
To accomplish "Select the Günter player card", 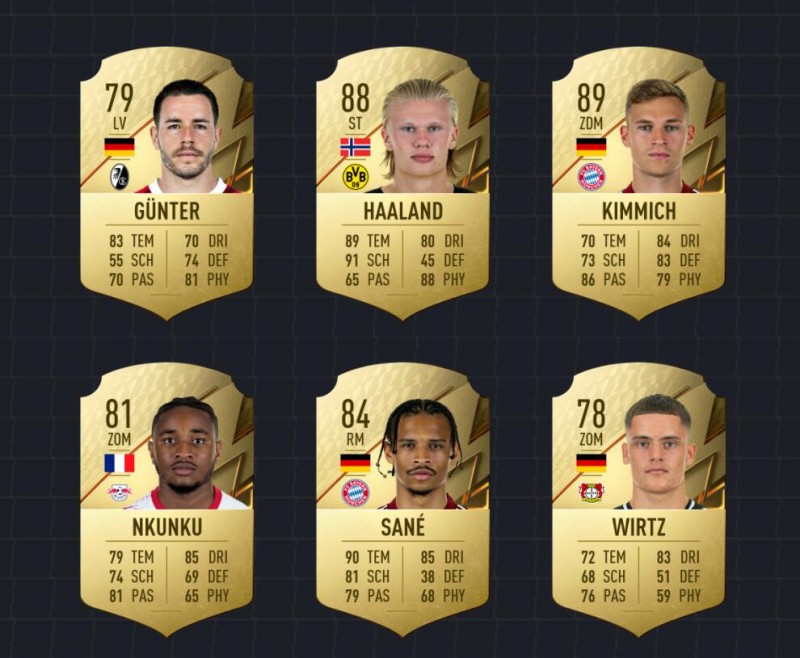I will coord(166,185).
